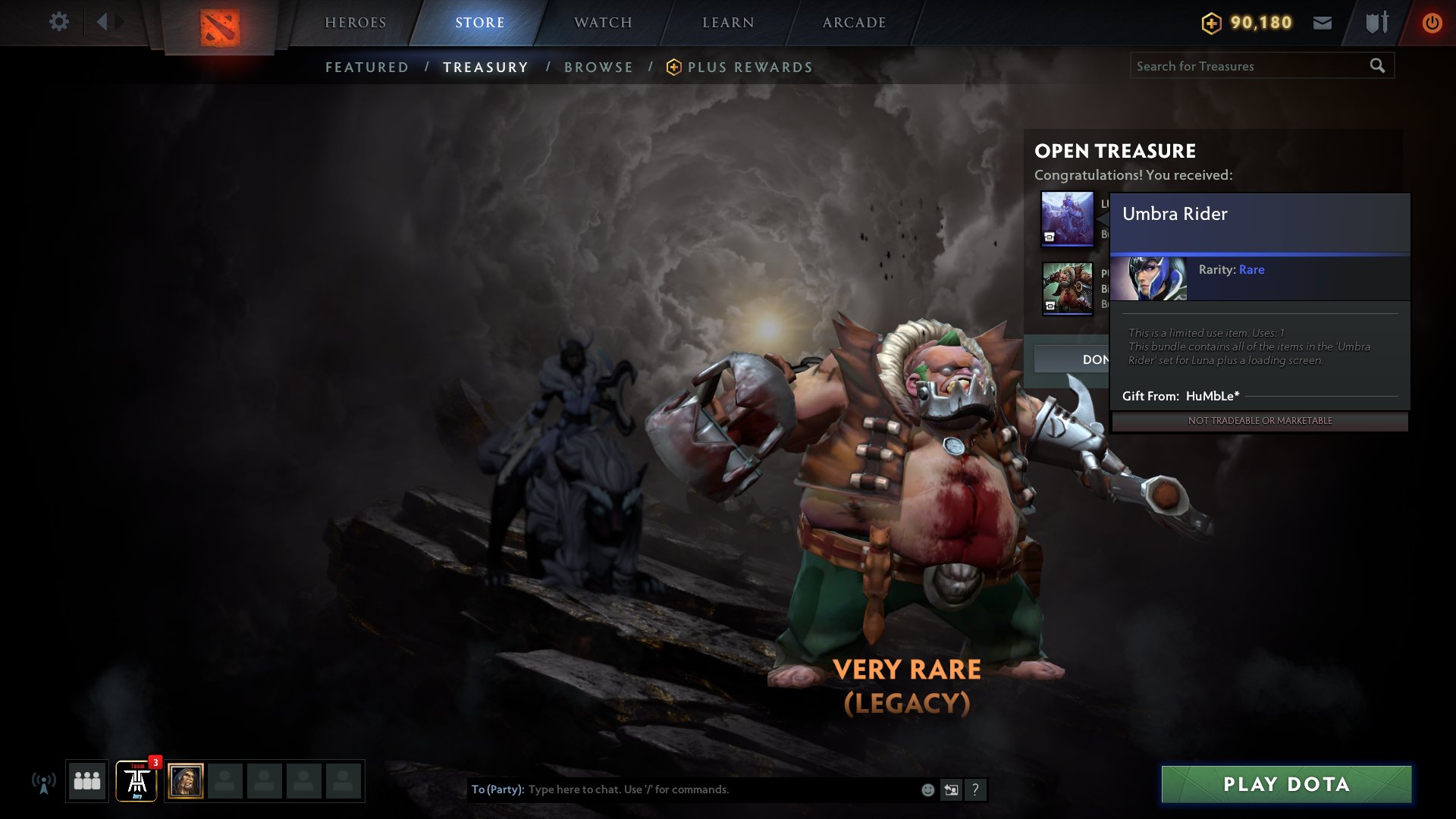1456x819 pixels.
Task: Click the question mark chat help icon
Action: pos(974,789)
